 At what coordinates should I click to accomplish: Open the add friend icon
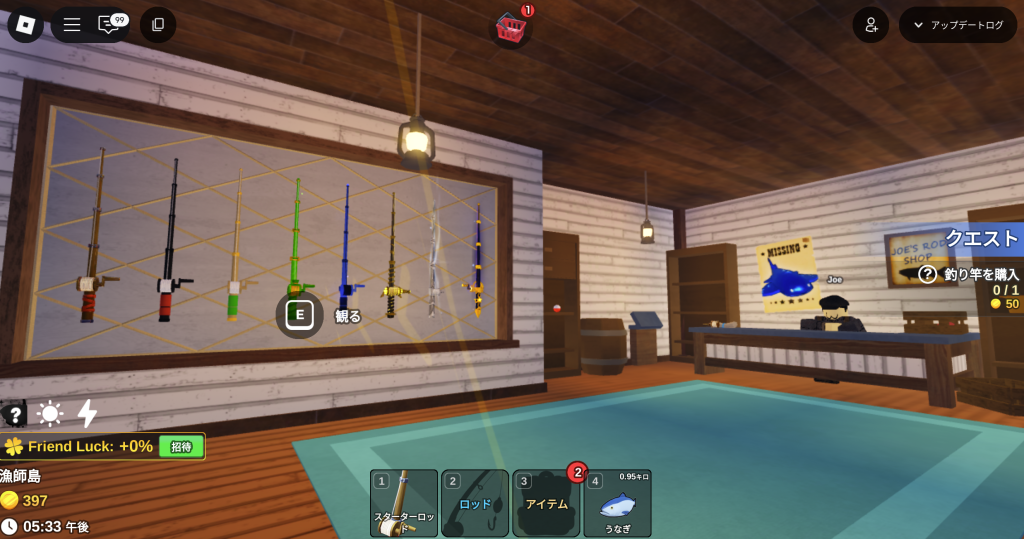[870, 25]
